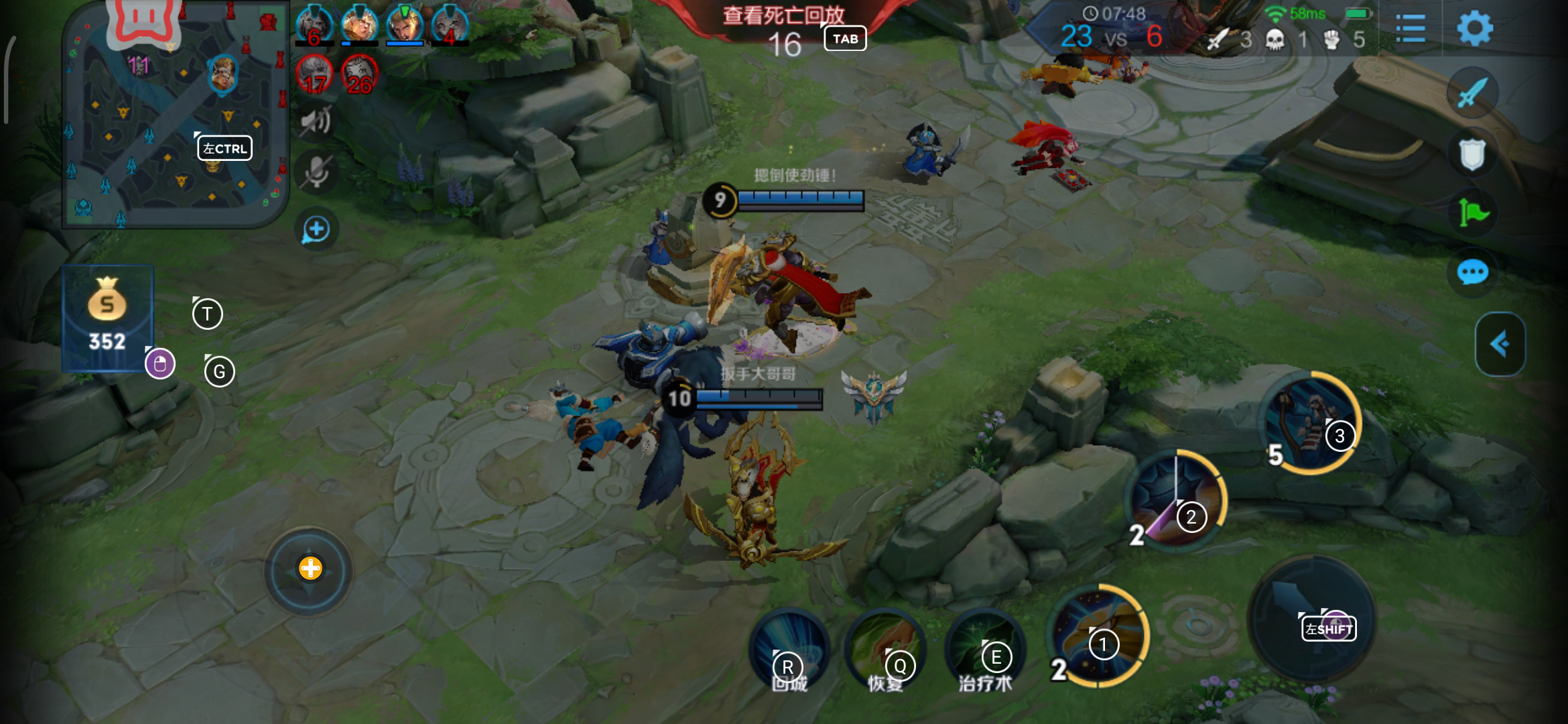Send the shield retreat signal
The image size is (1568, 724).
[1472, 154]
